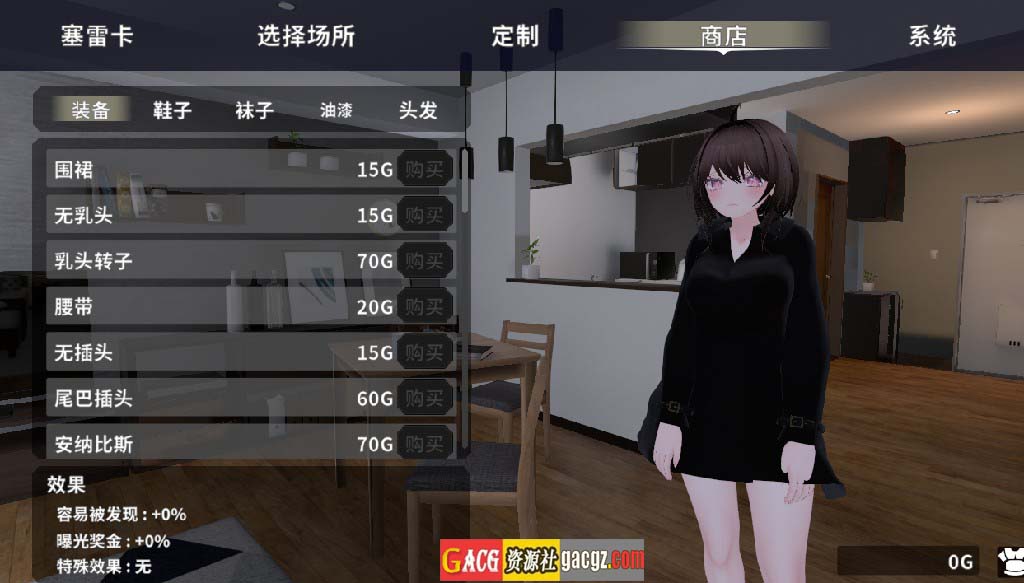1024x583 pixels.
Task: Open the 选择场所 location menu
Action: pos(306,36)
